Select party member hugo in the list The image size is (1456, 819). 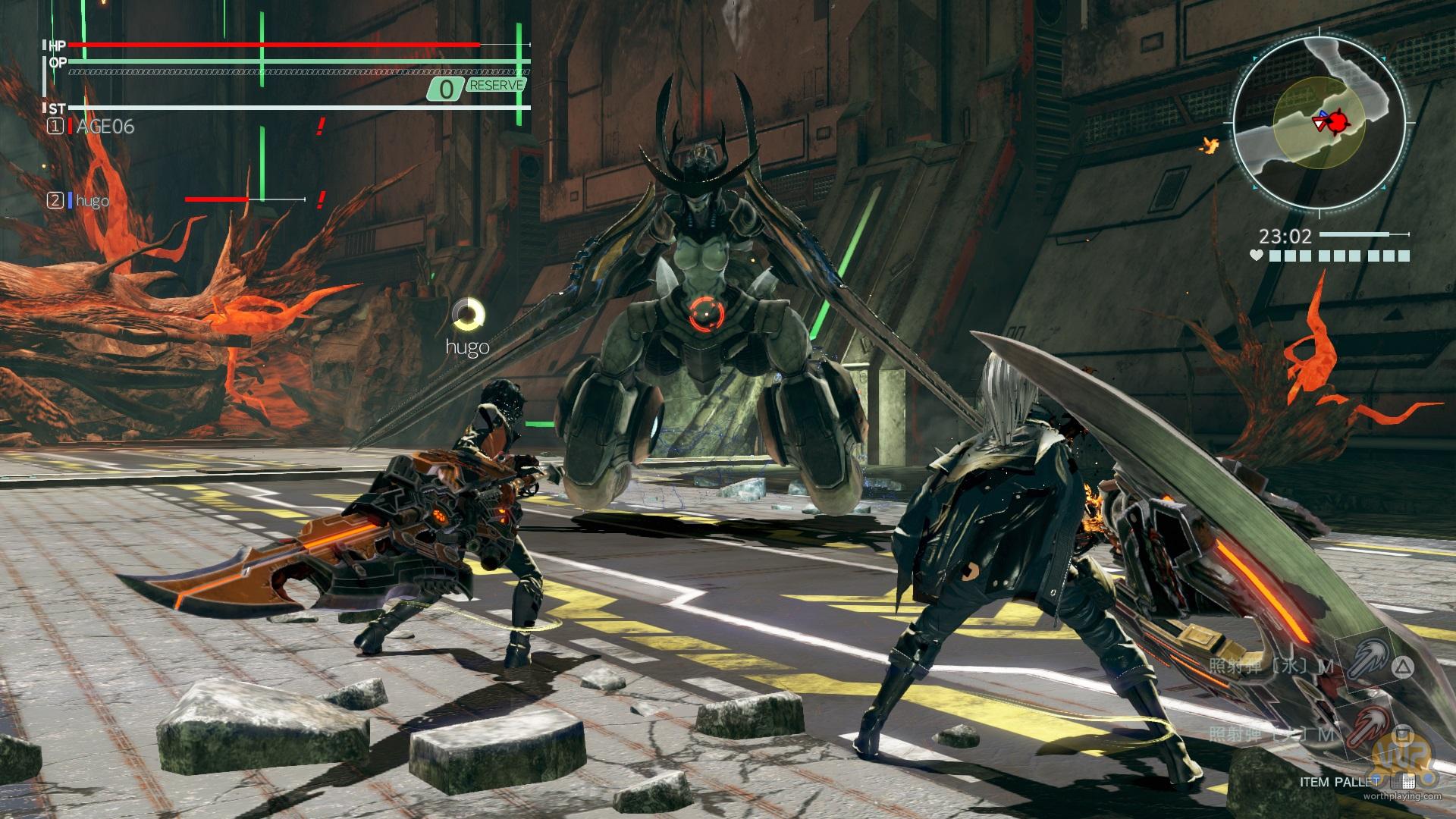[92, 201]
